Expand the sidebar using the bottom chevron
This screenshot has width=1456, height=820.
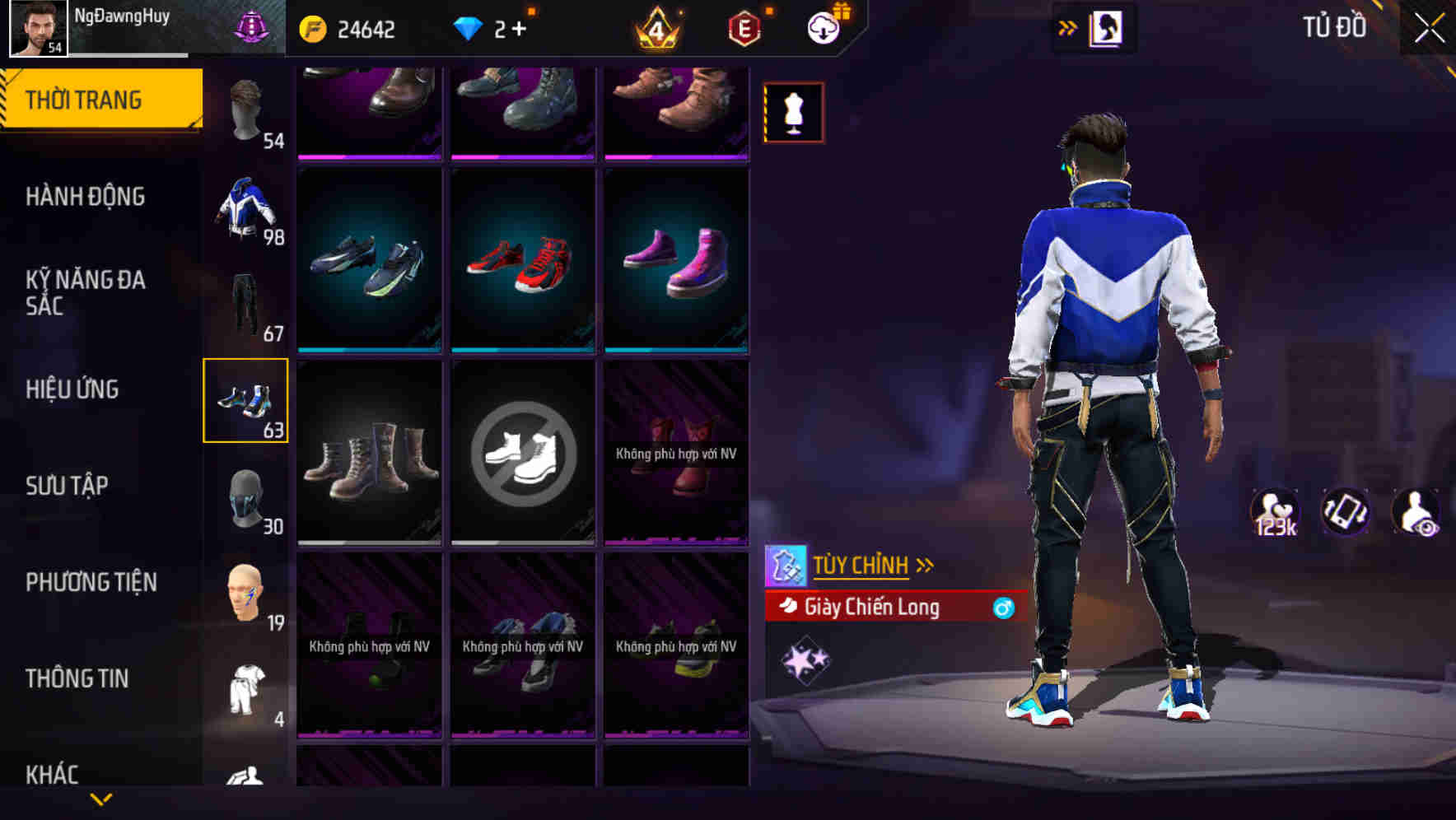click(101, 798)
